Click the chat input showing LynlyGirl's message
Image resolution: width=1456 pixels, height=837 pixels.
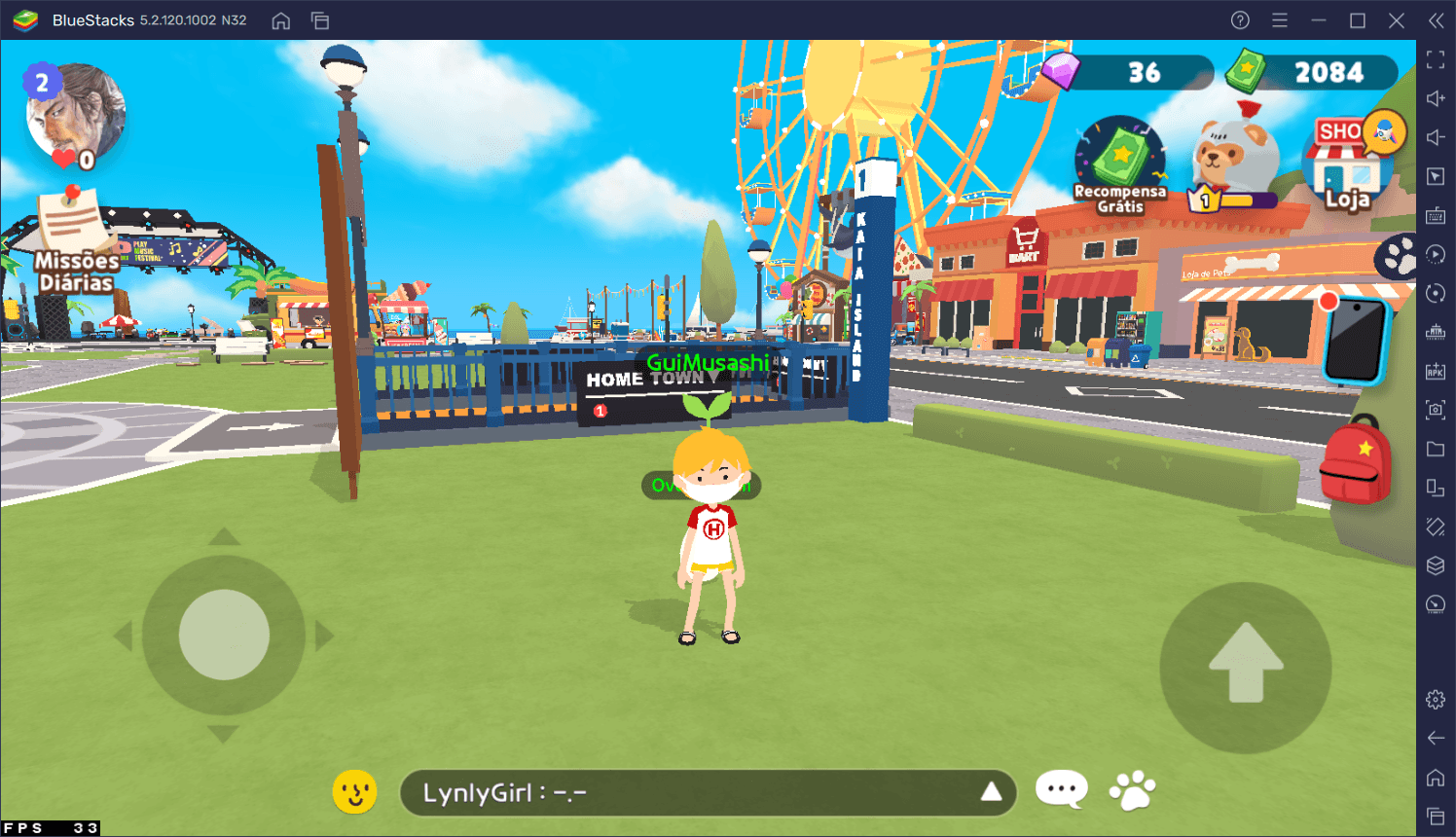coord(681,792)
